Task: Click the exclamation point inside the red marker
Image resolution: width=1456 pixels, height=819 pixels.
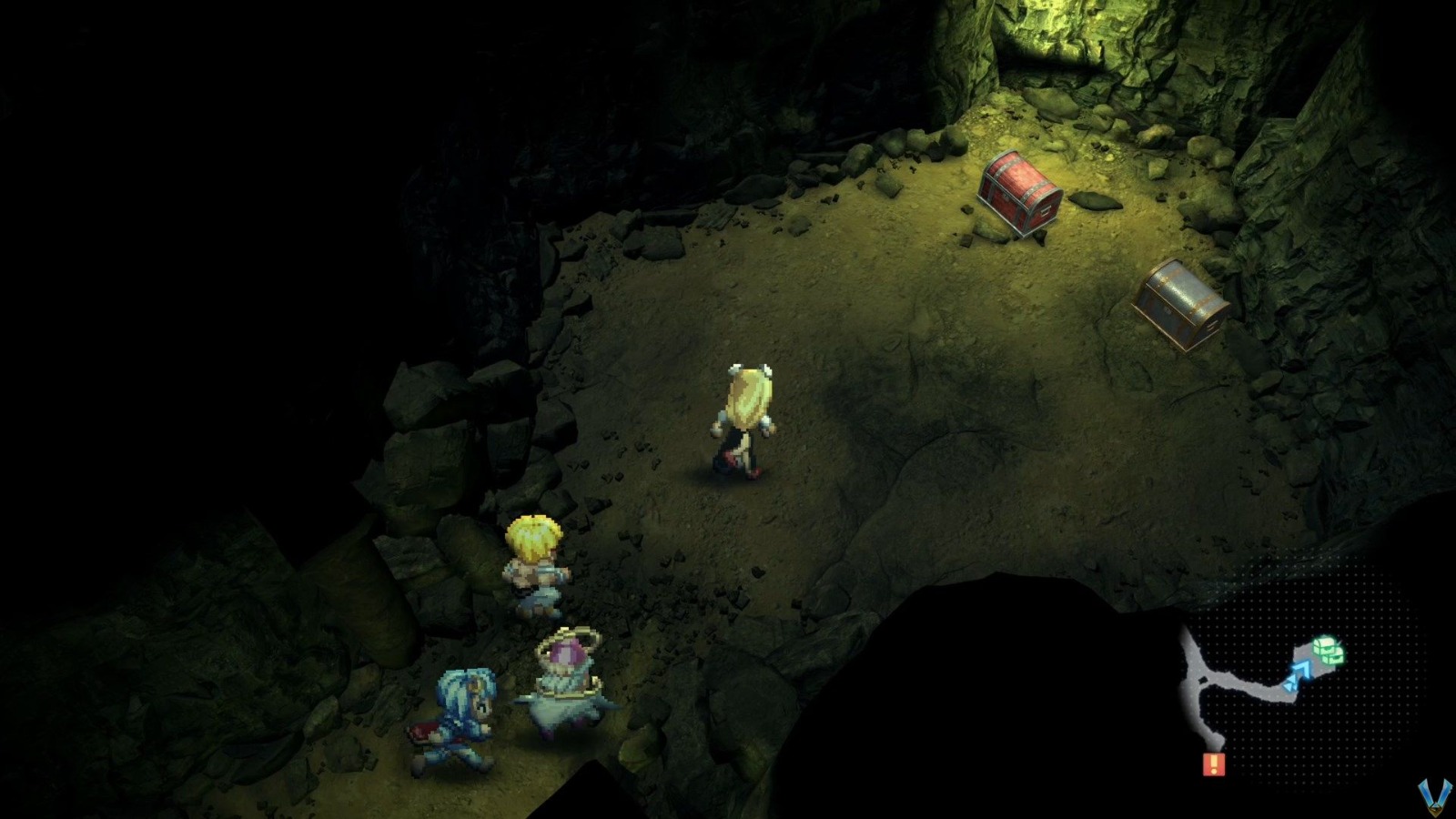Action: [x=1214, y=763]
